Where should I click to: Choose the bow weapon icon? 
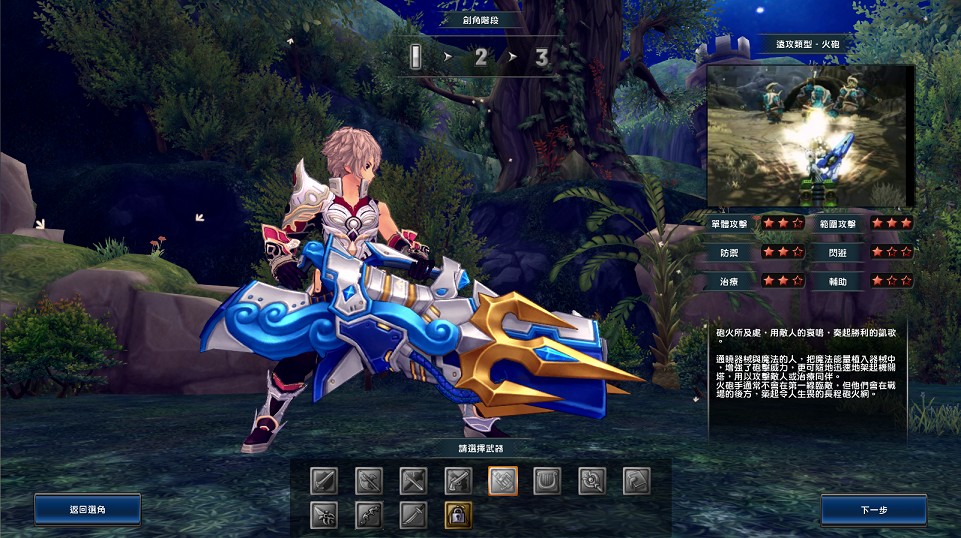368,516
